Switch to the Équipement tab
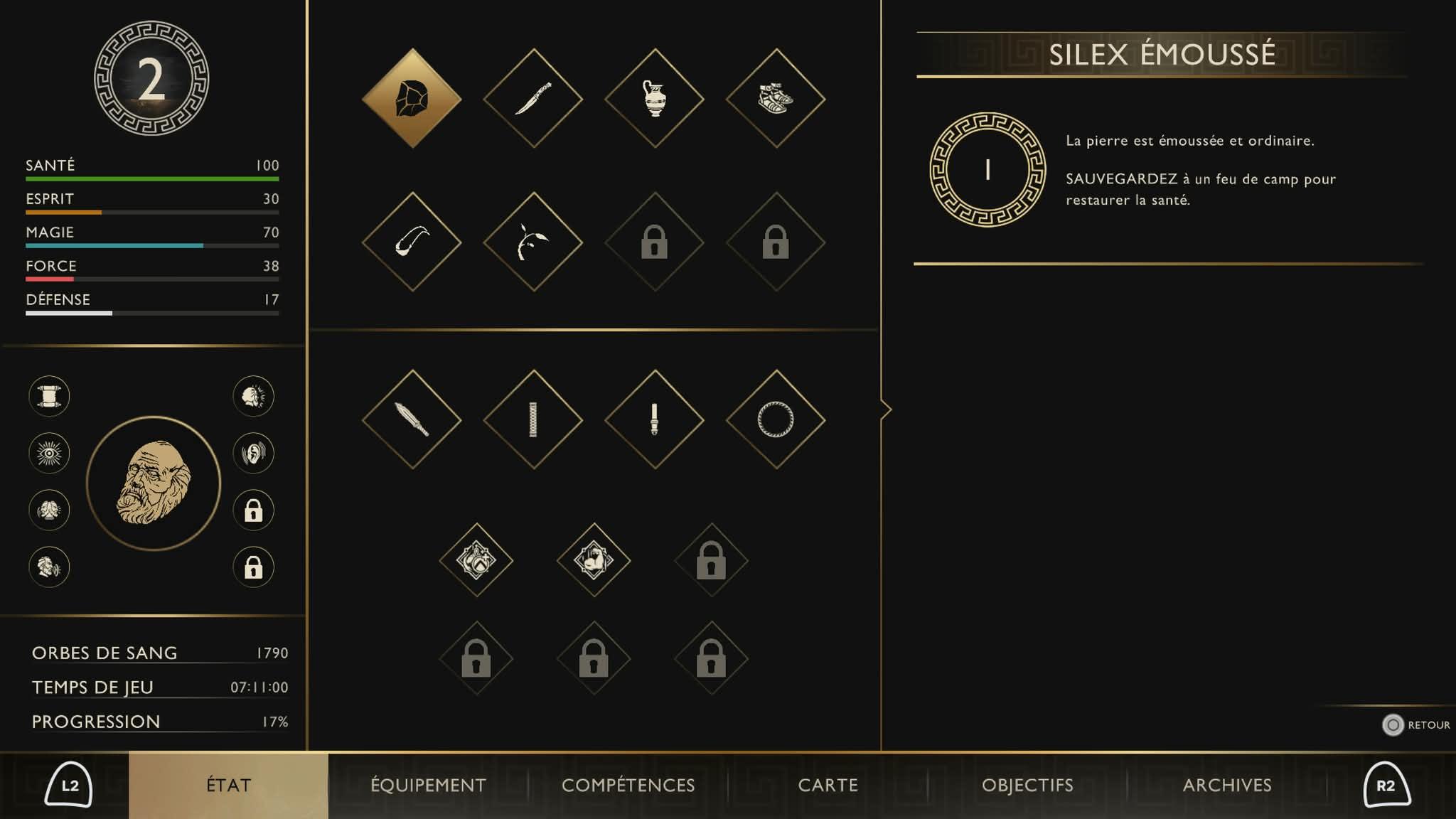 click(x=428, y=785)
